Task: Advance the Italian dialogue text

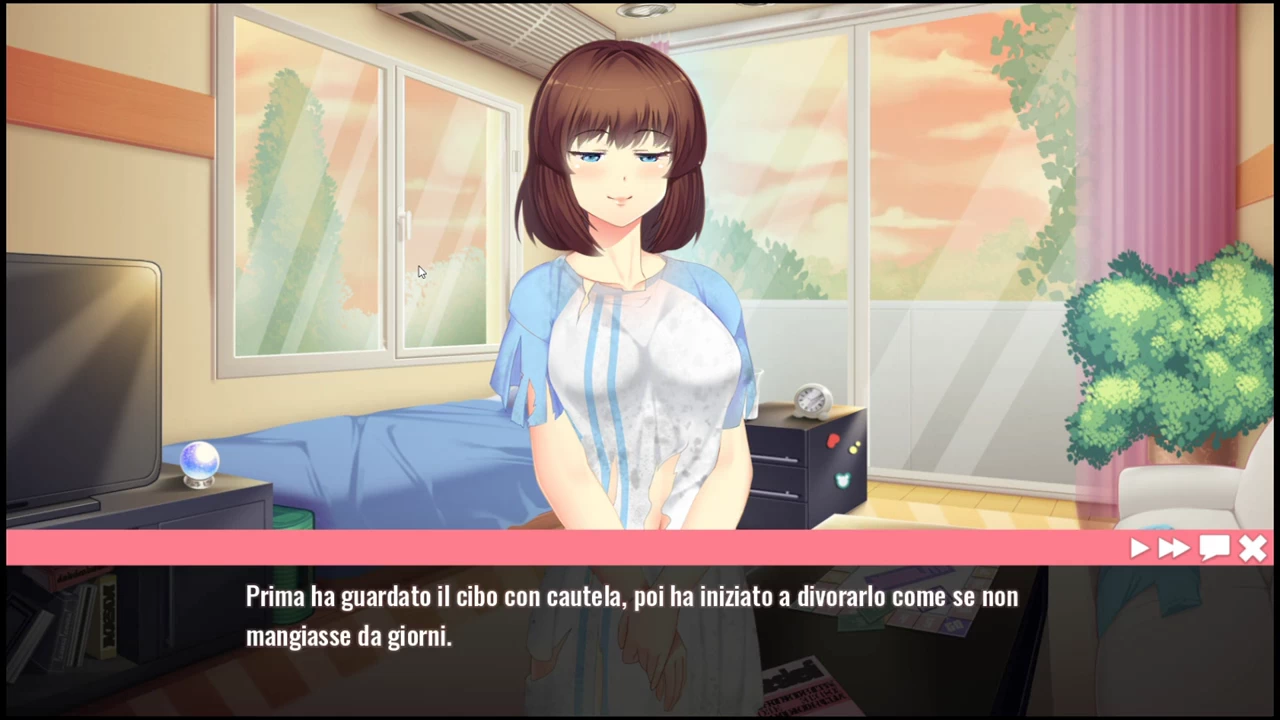Action: tap(632, 616)
